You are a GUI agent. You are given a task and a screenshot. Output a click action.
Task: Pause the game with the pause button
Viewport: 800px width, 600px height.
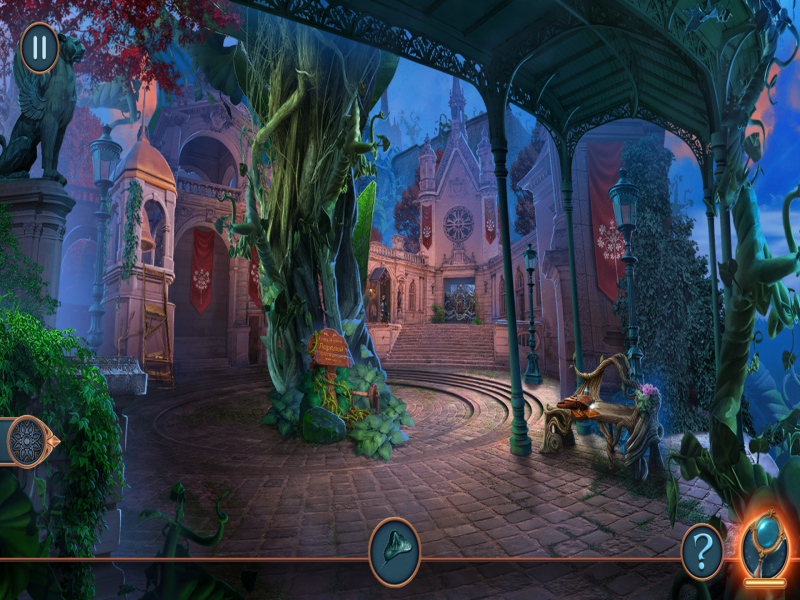[39, 47]
